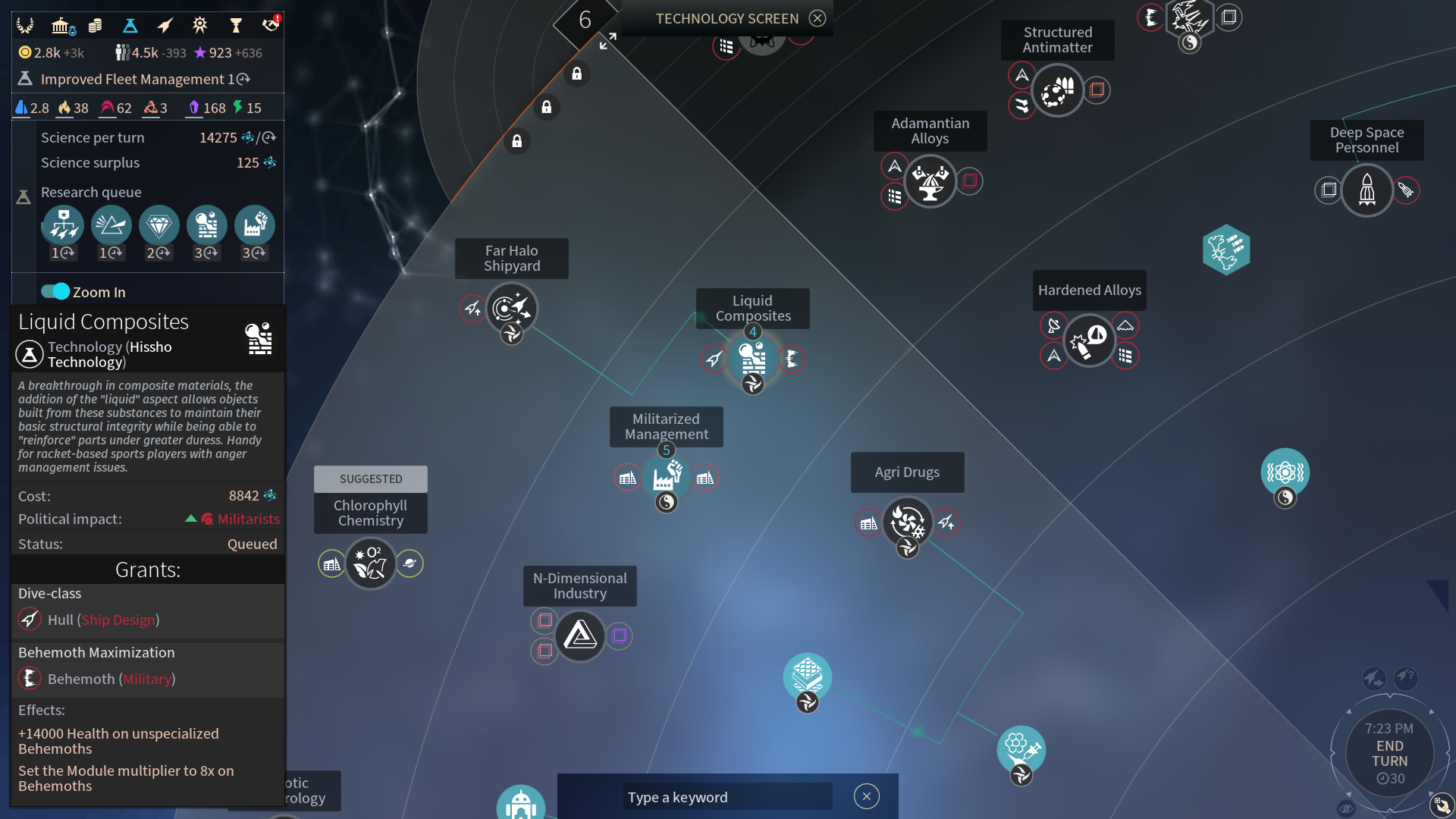Click the End Turn button

coord(1389,754)
